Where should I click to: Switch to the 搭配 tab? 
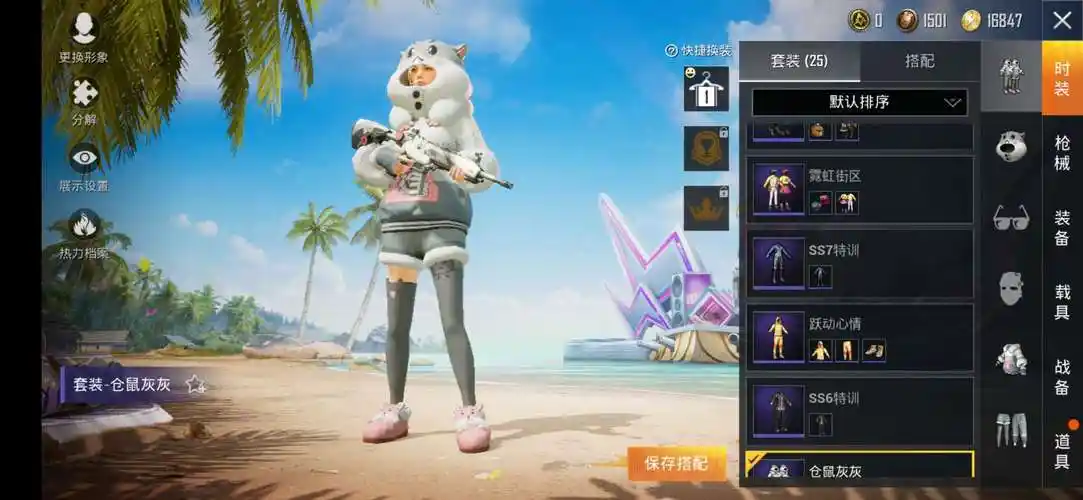tap(920, 61)
